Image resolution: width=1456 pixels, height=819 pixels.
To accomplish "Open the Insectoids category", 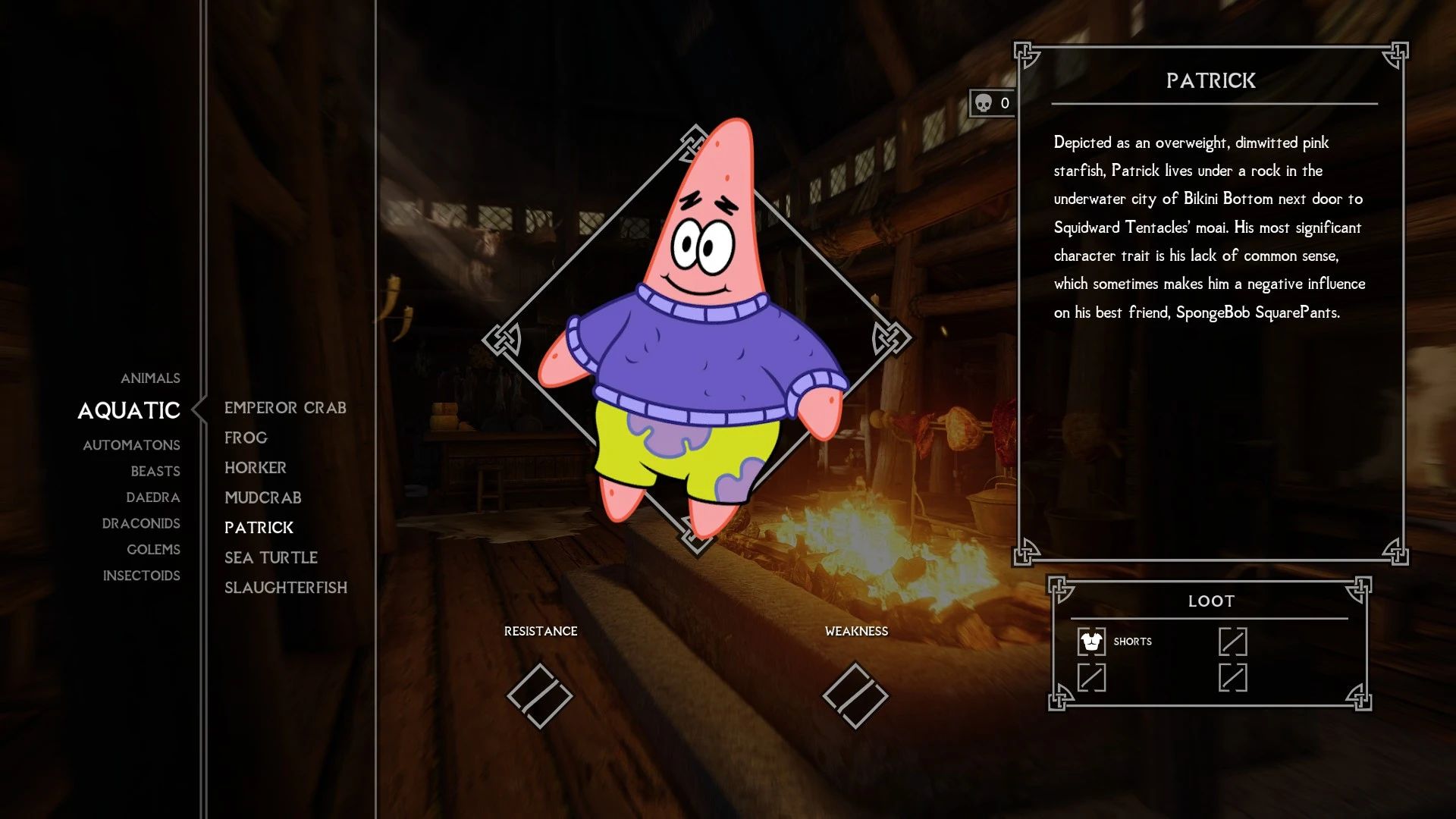I will click(x=141, y=576).
